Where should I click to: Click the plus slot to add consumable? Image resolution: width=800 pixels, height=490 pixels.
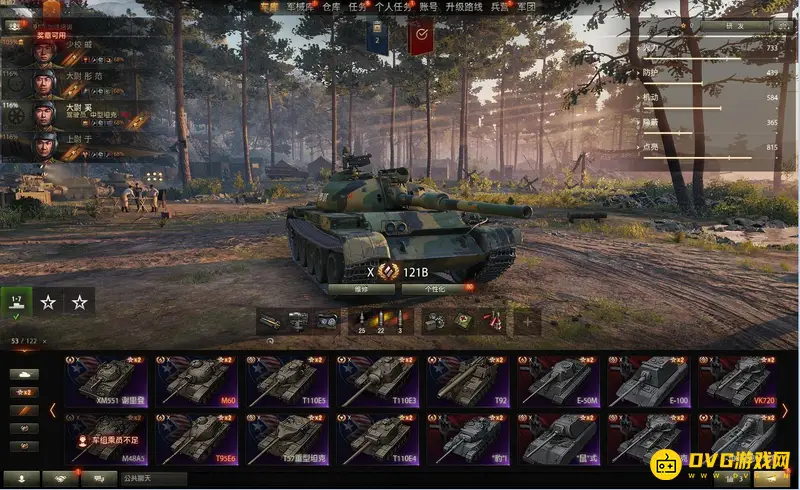click(x=527, y=321)
